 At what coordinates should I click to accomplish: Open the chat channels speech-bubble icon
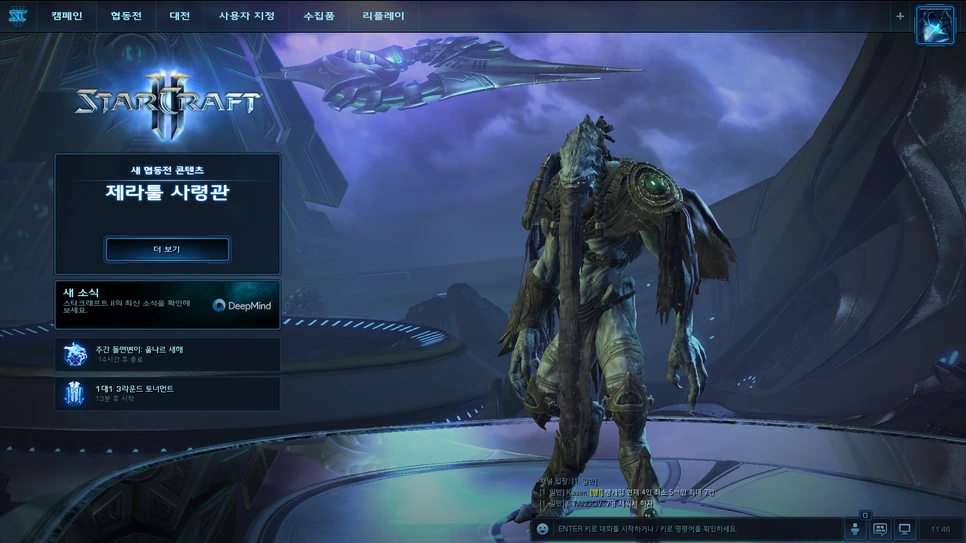click(880, 529)
